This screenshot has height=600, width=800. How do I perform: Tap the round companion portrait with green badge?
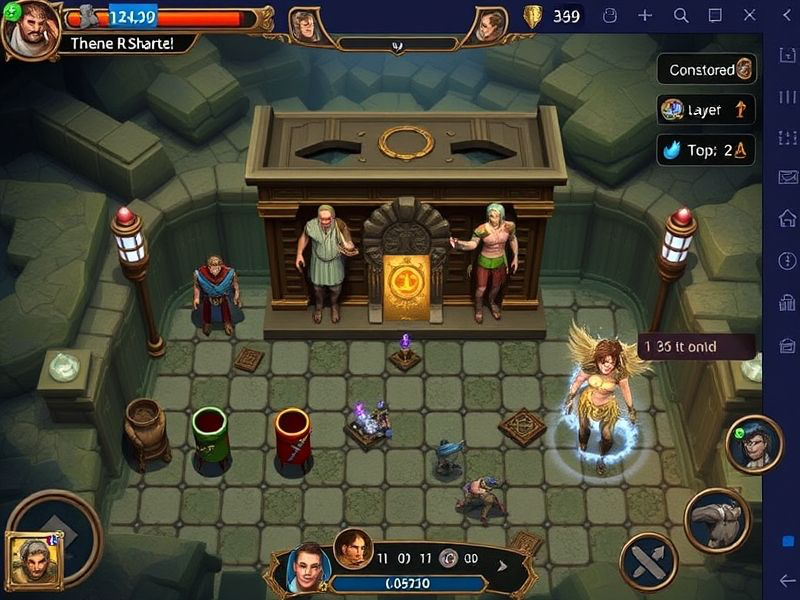pyautogui.click(x=754, y=444)
